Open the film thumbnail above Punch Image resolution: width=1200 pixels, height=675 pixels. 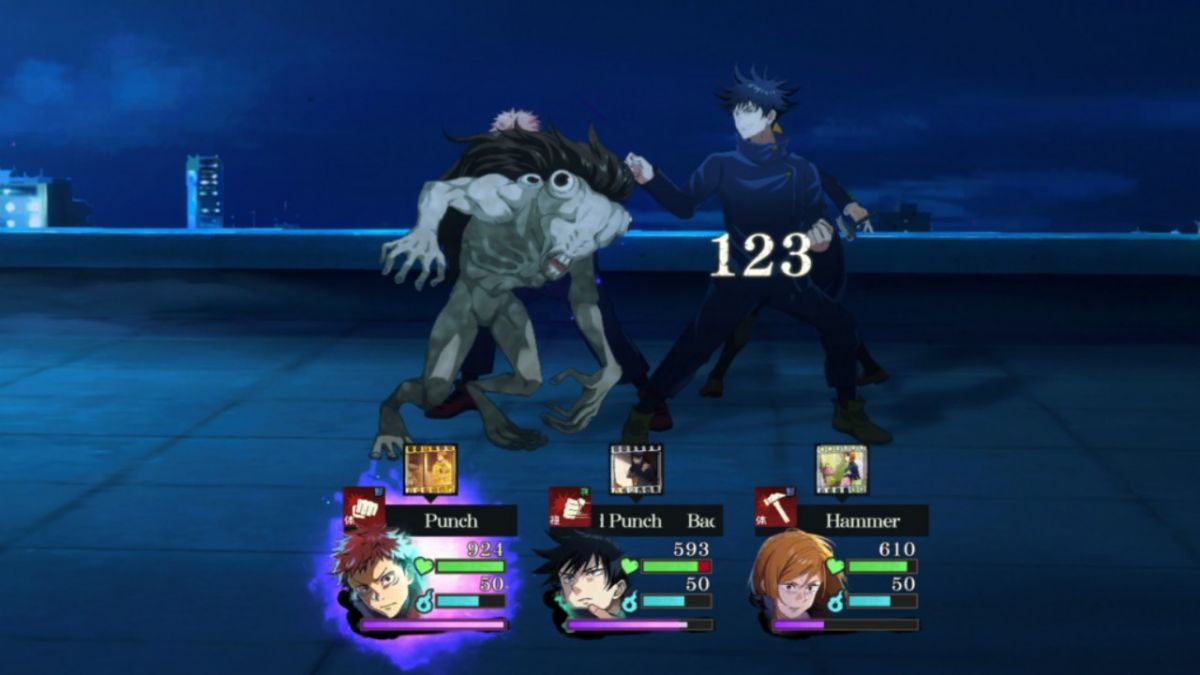[431, 469]
